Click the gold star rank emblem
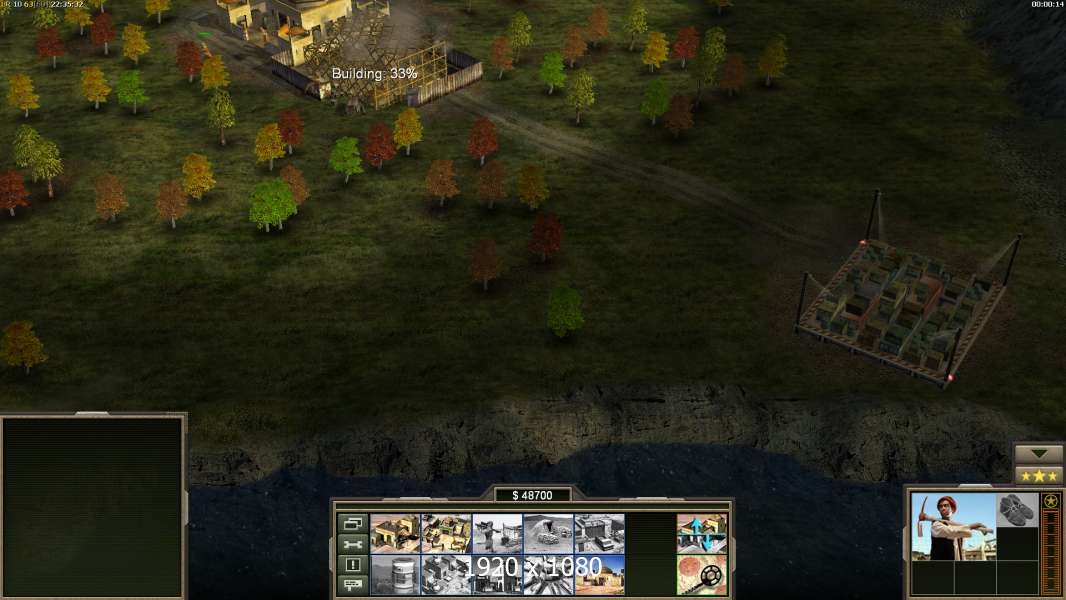The width and height of the screenshot is (1066, 600). [x=1050, y=502]
